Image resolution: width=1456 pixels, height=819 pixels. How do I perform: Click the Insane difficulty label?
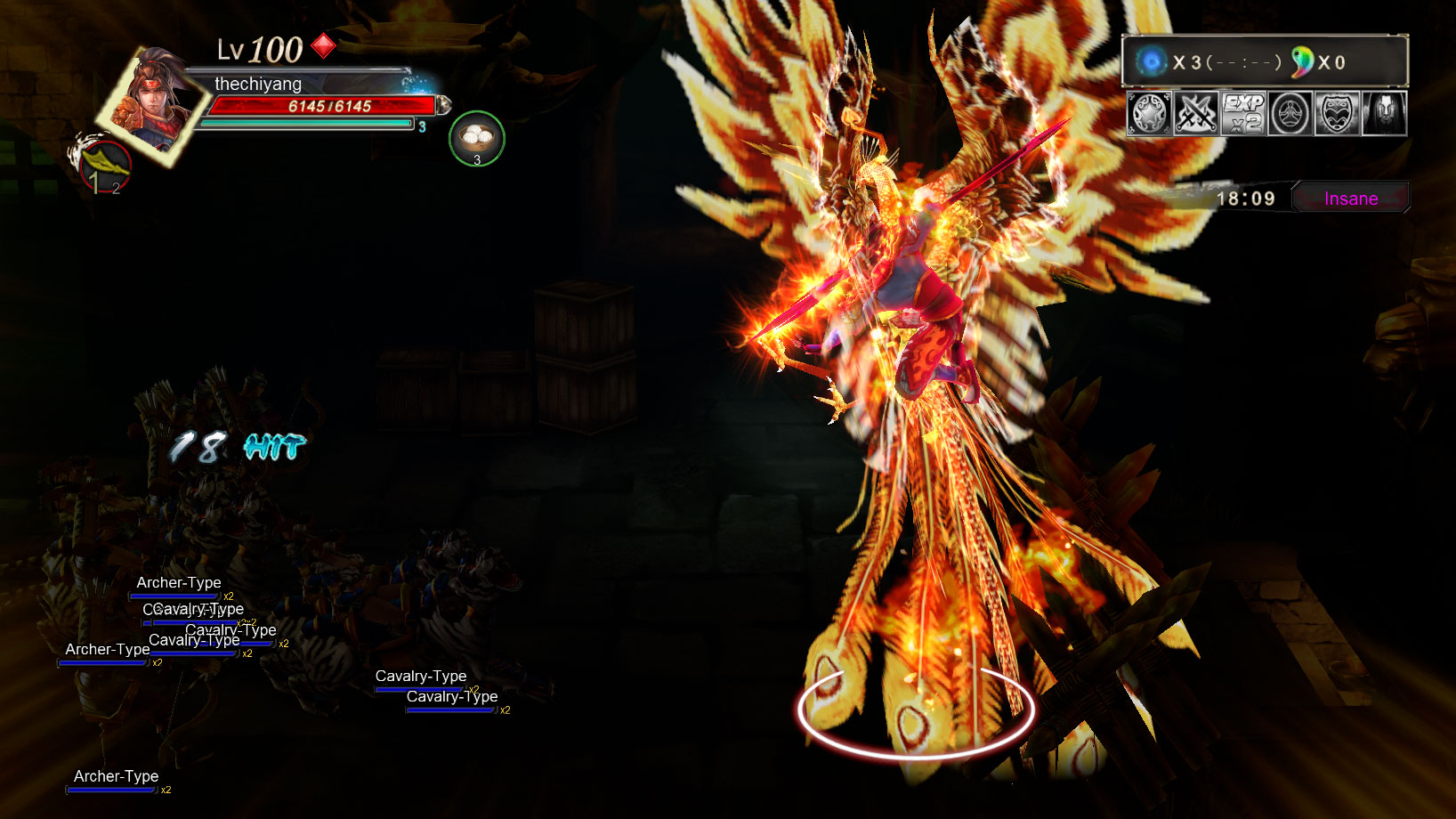coord(1350,199)
